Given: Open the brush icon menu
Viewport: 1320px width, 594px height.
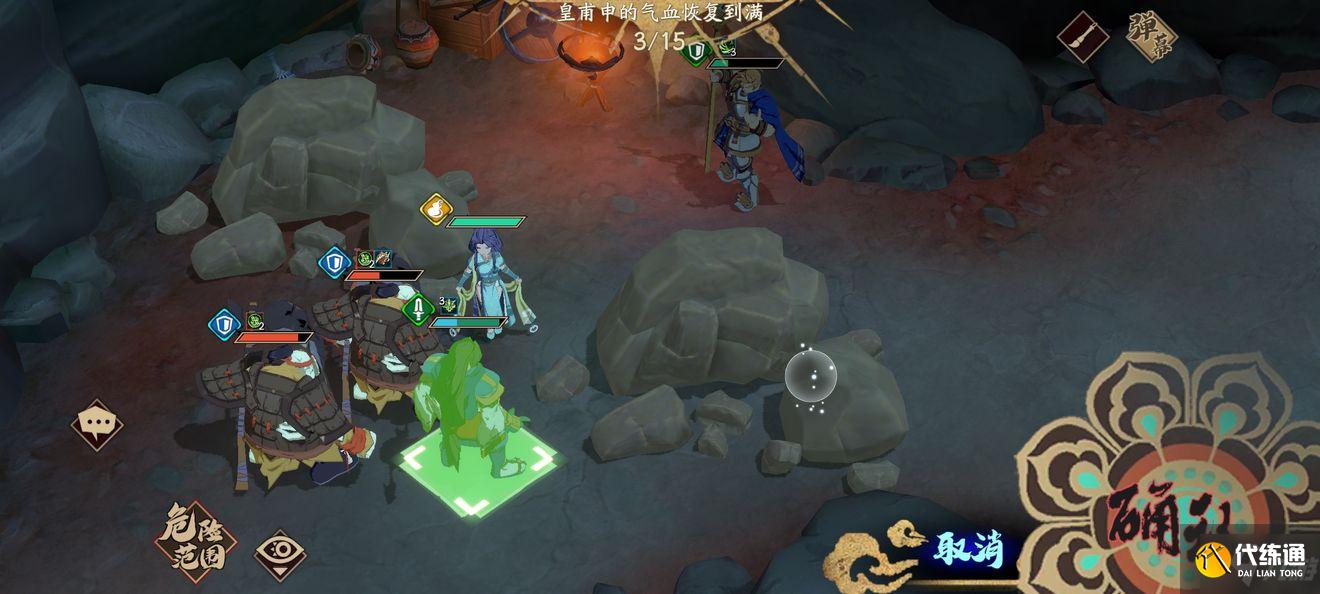Looking at the screenshot, I should (x=1083, y=37).
